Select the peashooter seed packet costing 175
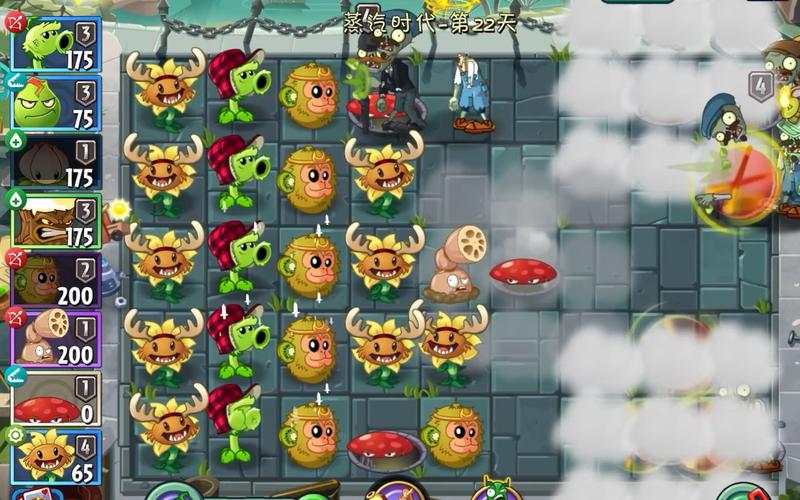Viewport: 800px width, 500px height. (x=55, y=44)
